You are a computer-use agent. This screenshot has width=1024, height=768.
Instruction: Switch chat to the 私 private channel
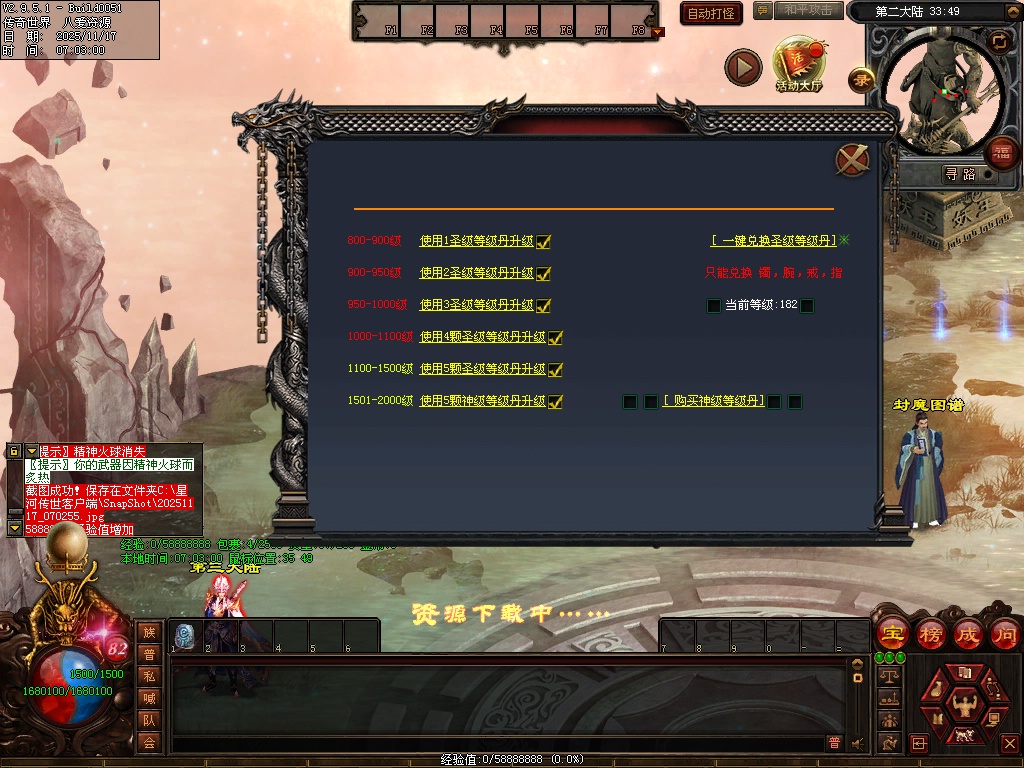click(x=149, y=675)
